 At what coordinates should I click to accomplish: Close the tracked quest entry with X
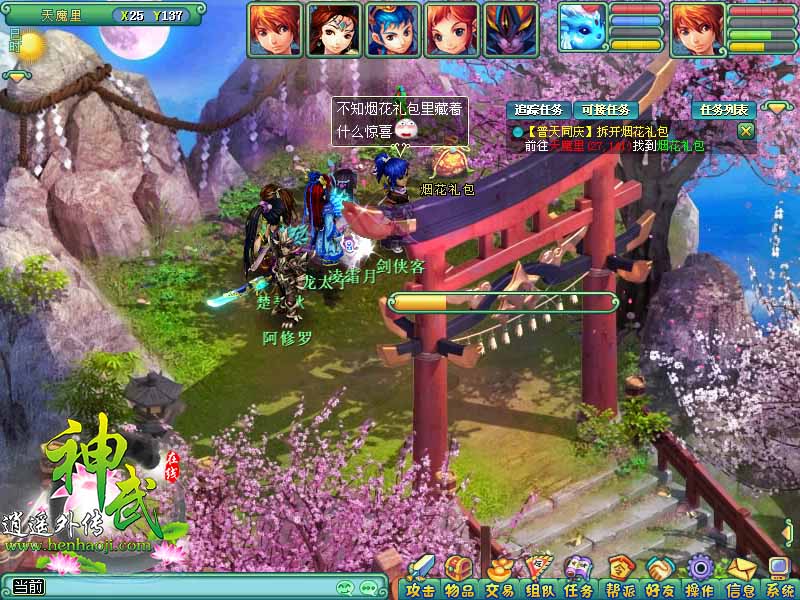(x=745, y=130)
